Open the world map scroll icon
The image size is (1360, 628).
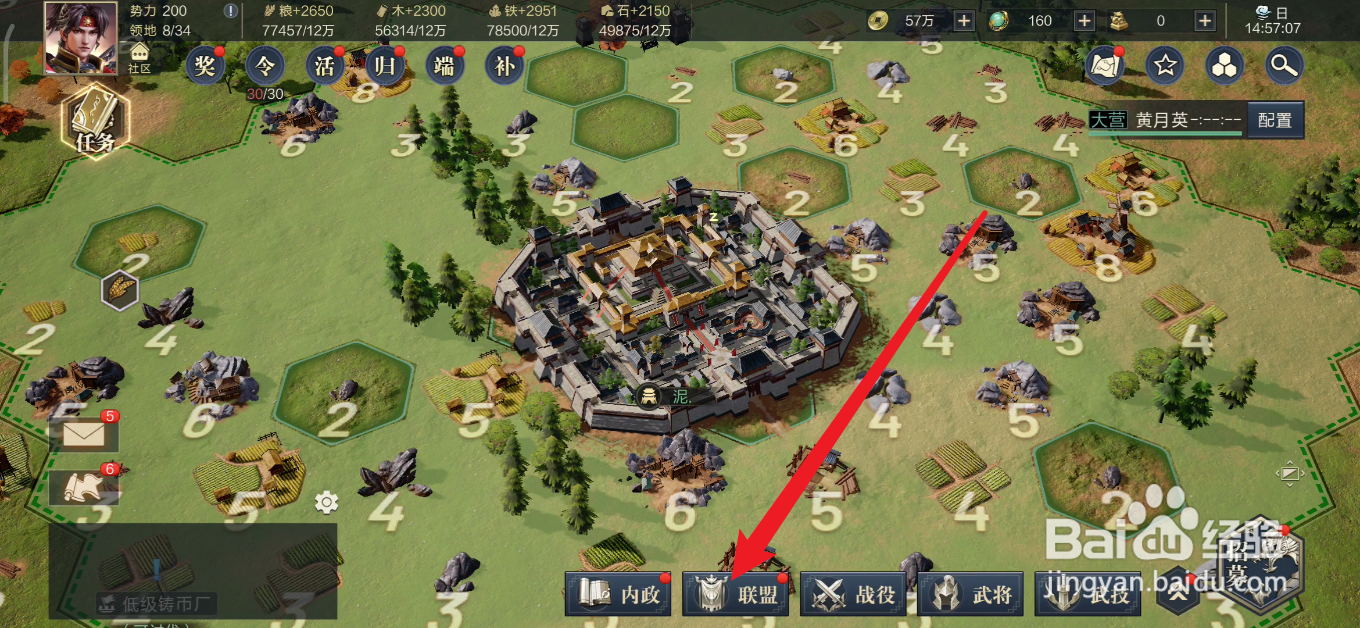1104,66
